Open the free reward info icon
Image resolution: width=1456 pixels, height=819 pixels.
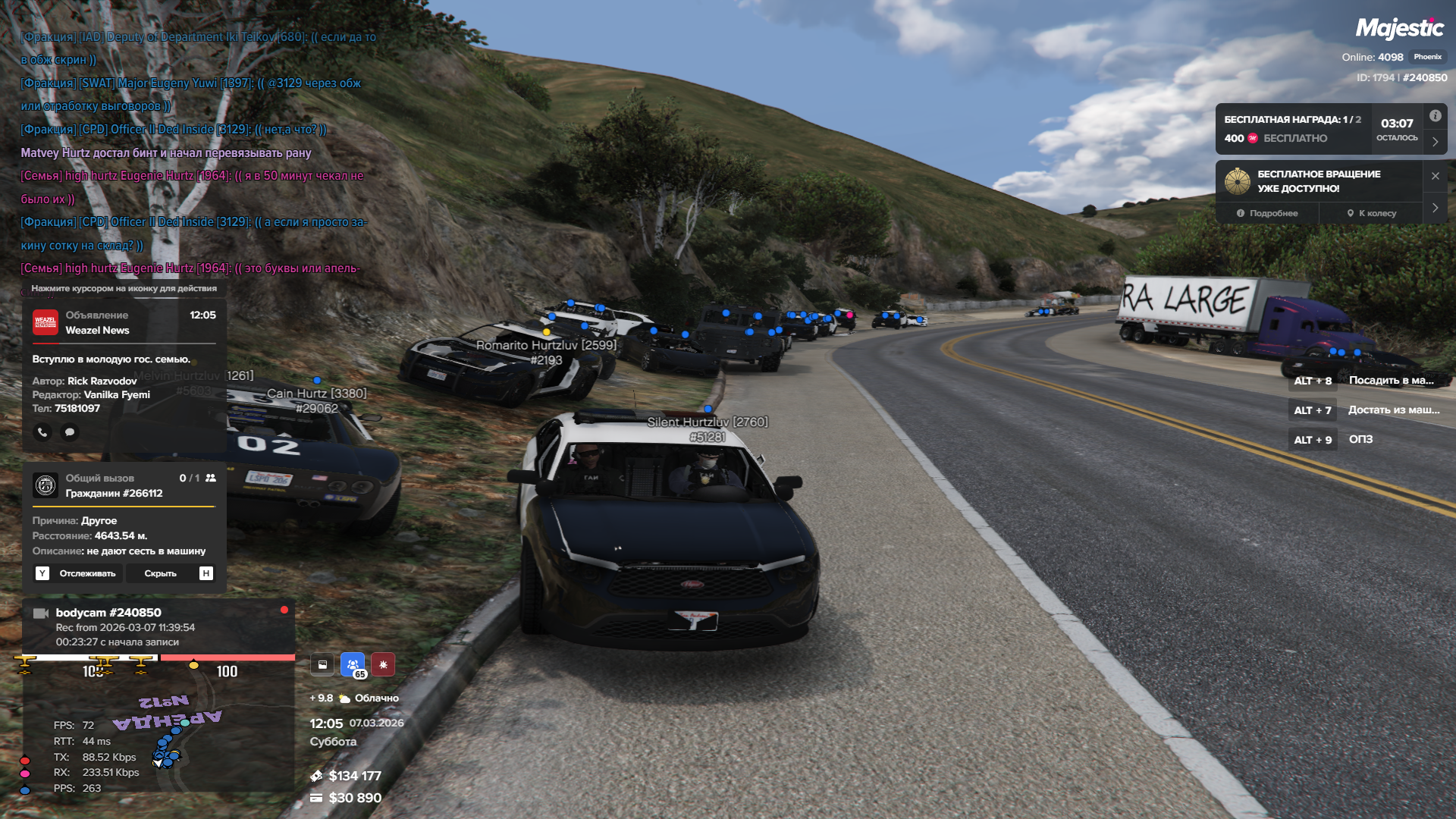(1435, 116)
